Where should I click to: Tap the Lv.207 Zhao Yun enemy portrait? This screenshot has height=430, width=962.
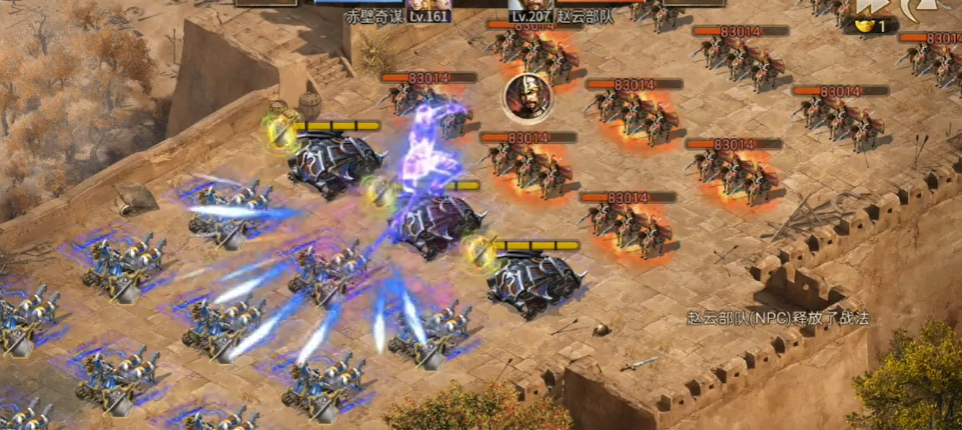(x=530, y=5)
